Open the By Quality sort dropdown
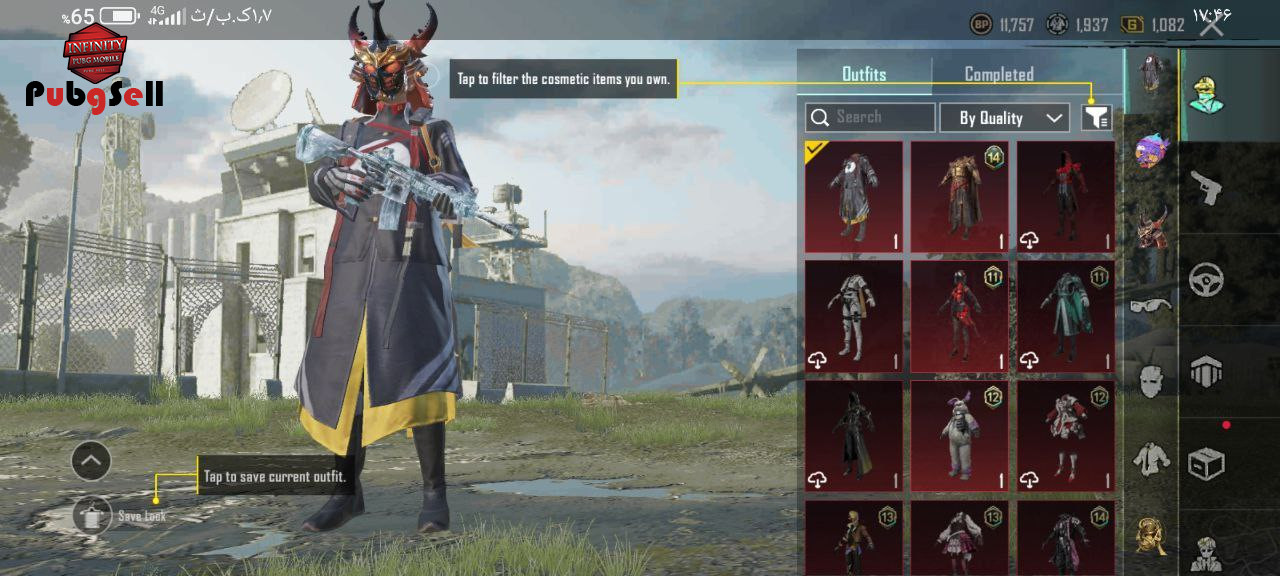This screenshot has width=1280, height=576. pos(1004,118)
